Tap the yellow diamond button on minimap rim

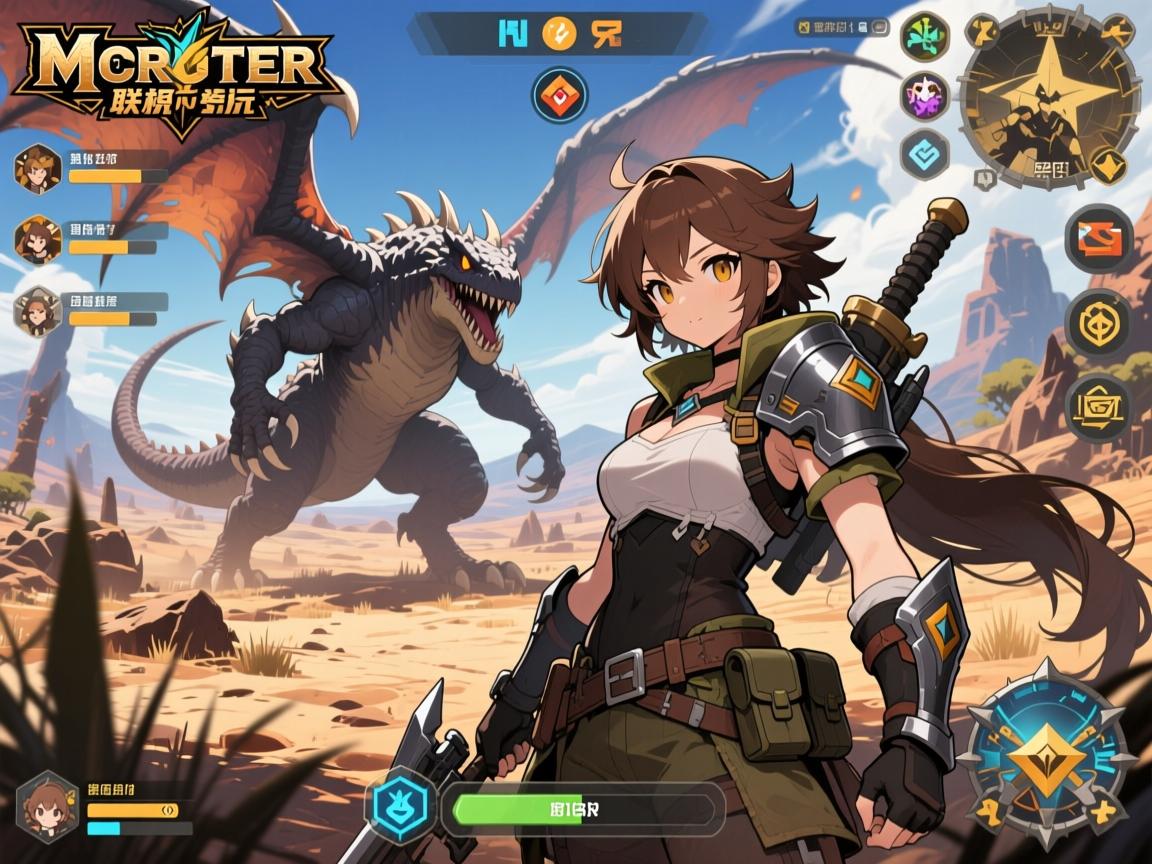(x=1105, y=165)
